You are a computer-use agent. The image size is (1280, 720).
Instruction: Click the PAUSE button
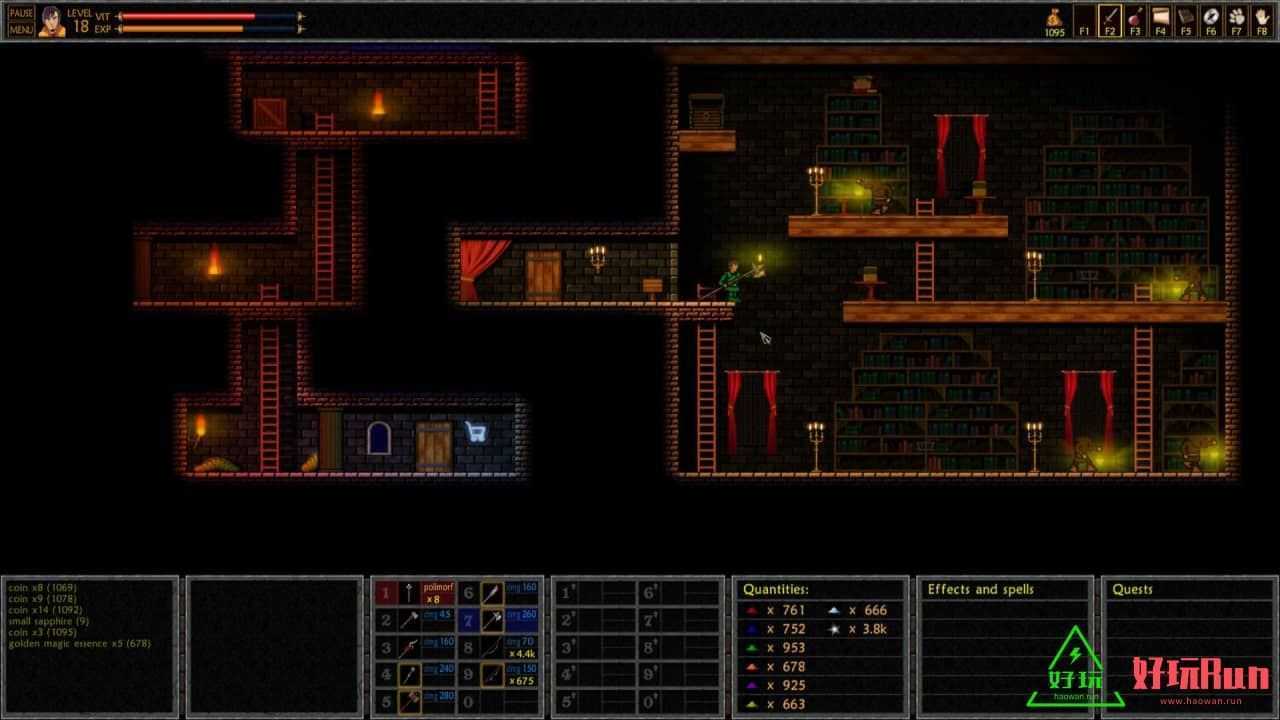coord(21,13)
